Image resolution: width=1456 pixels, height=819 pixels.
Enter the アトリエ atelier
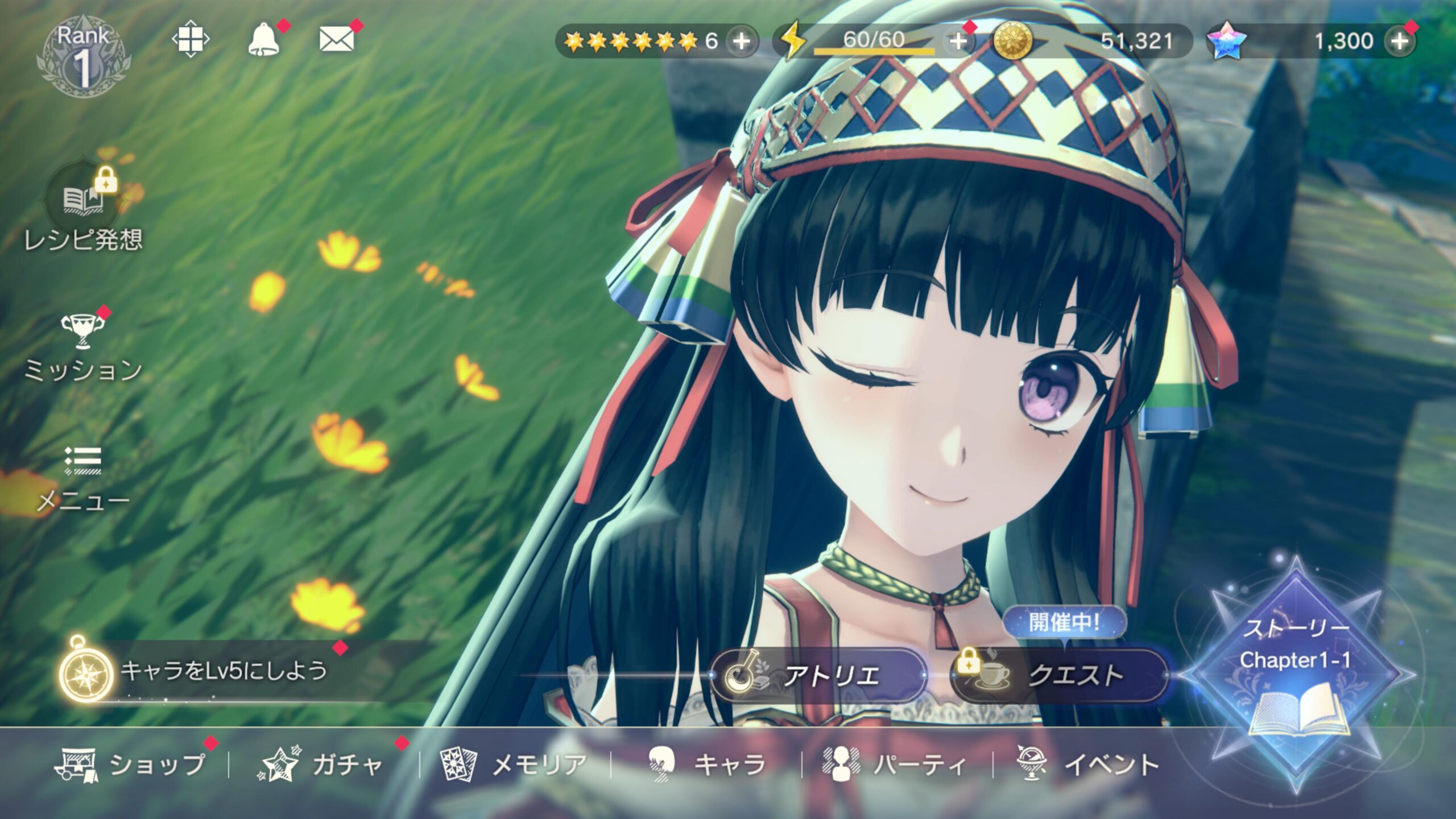(x=819, y=676)
